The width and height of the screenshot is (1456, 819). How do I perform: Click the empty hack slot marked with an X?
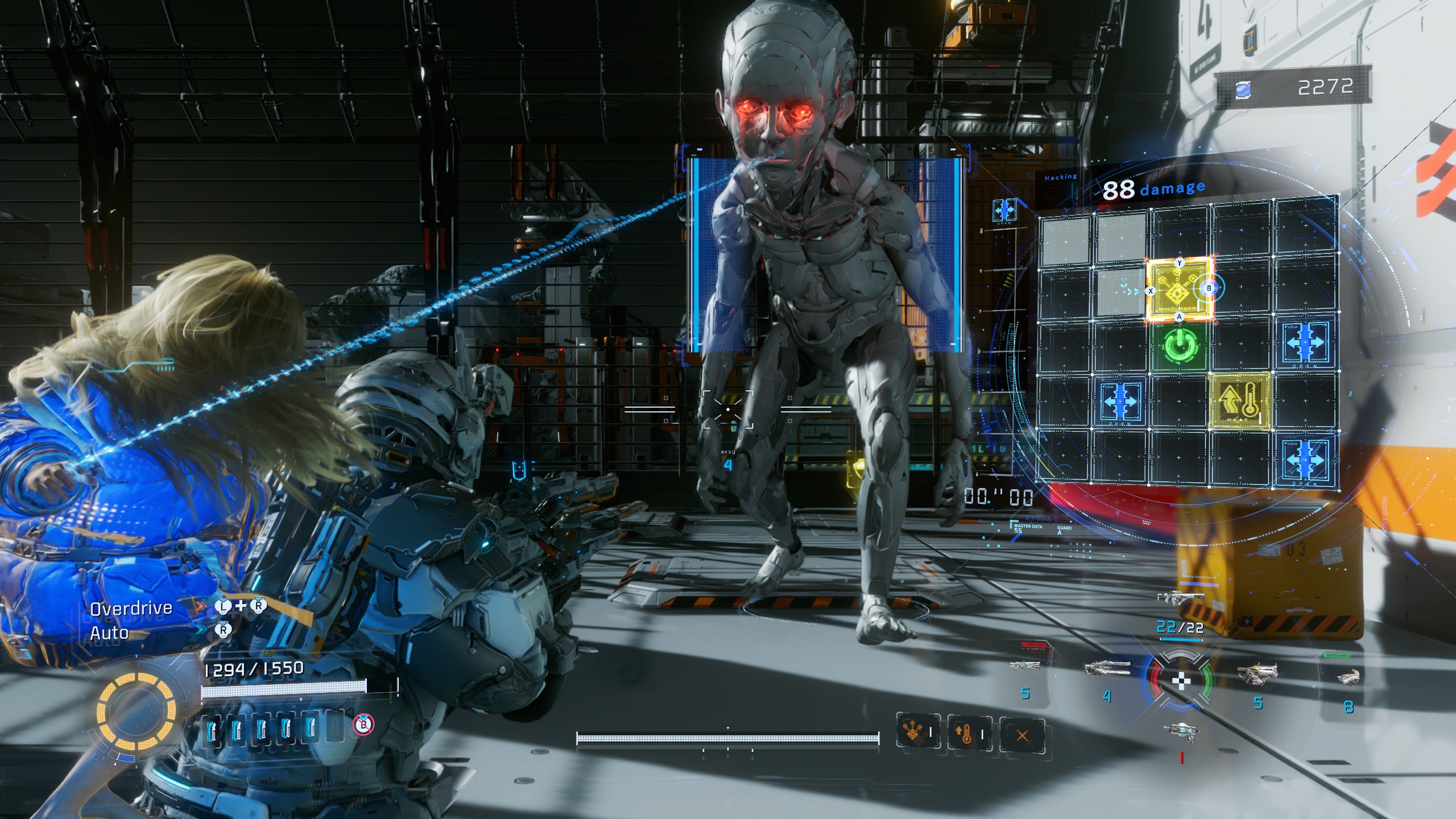(1021, 736)
